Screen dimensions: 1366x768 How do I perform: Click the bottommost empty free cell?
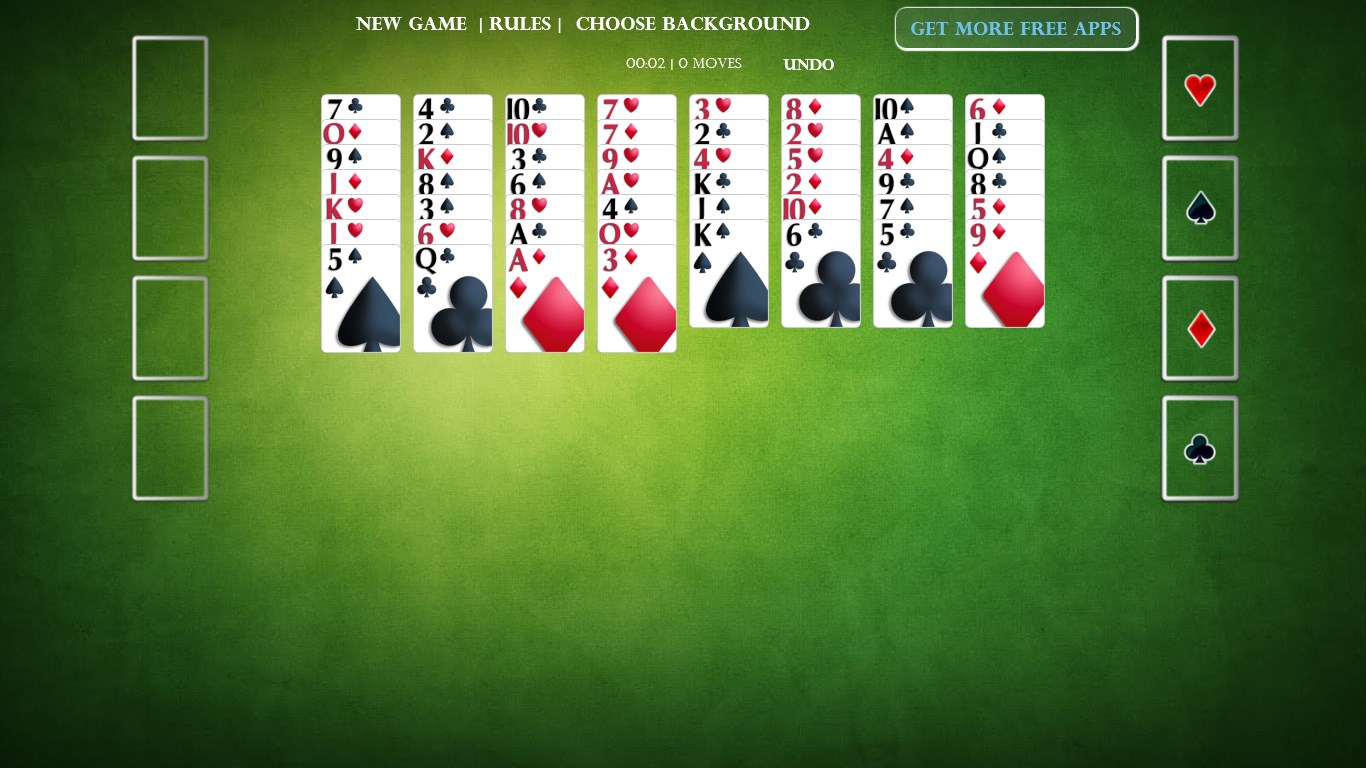[x=169, y=447]
